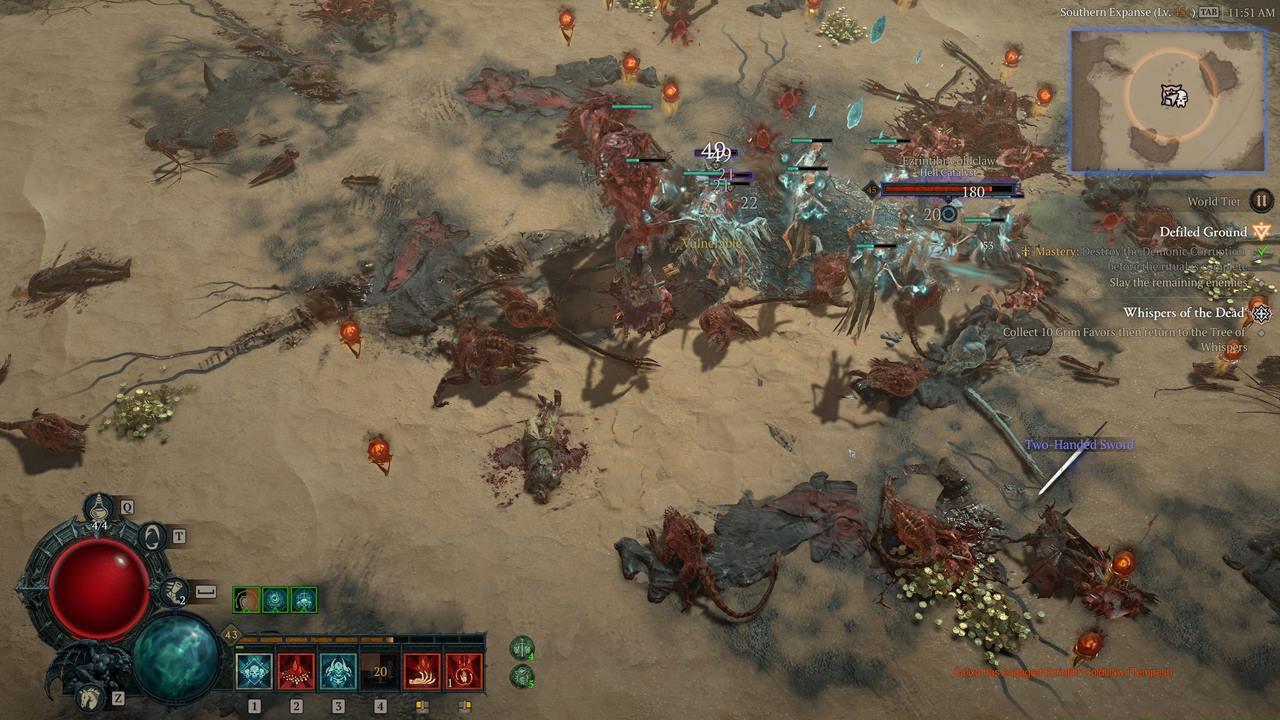Click the Defiled Ground event triangle icon
1280x720 pixels.
[x=1261, y=231]
